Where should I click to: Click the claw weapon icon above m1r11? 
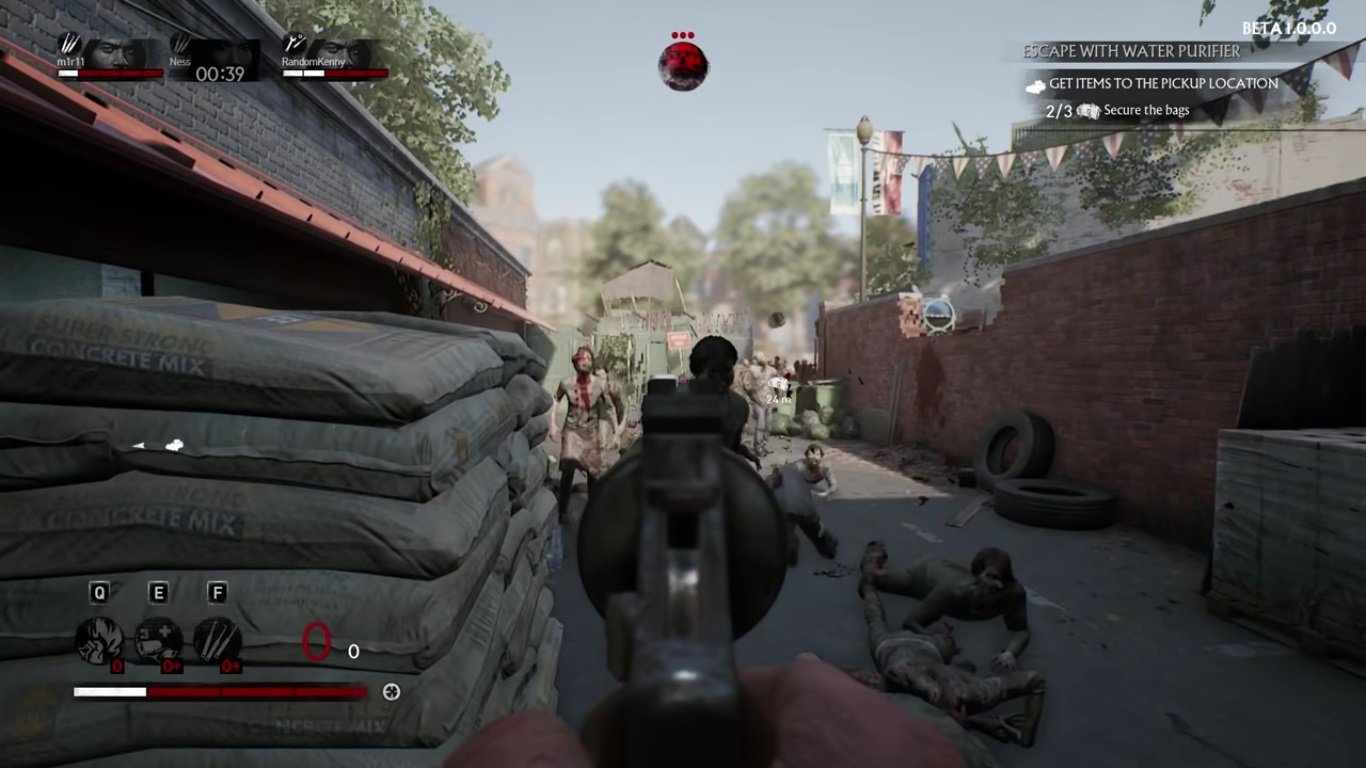click(69, 44)
